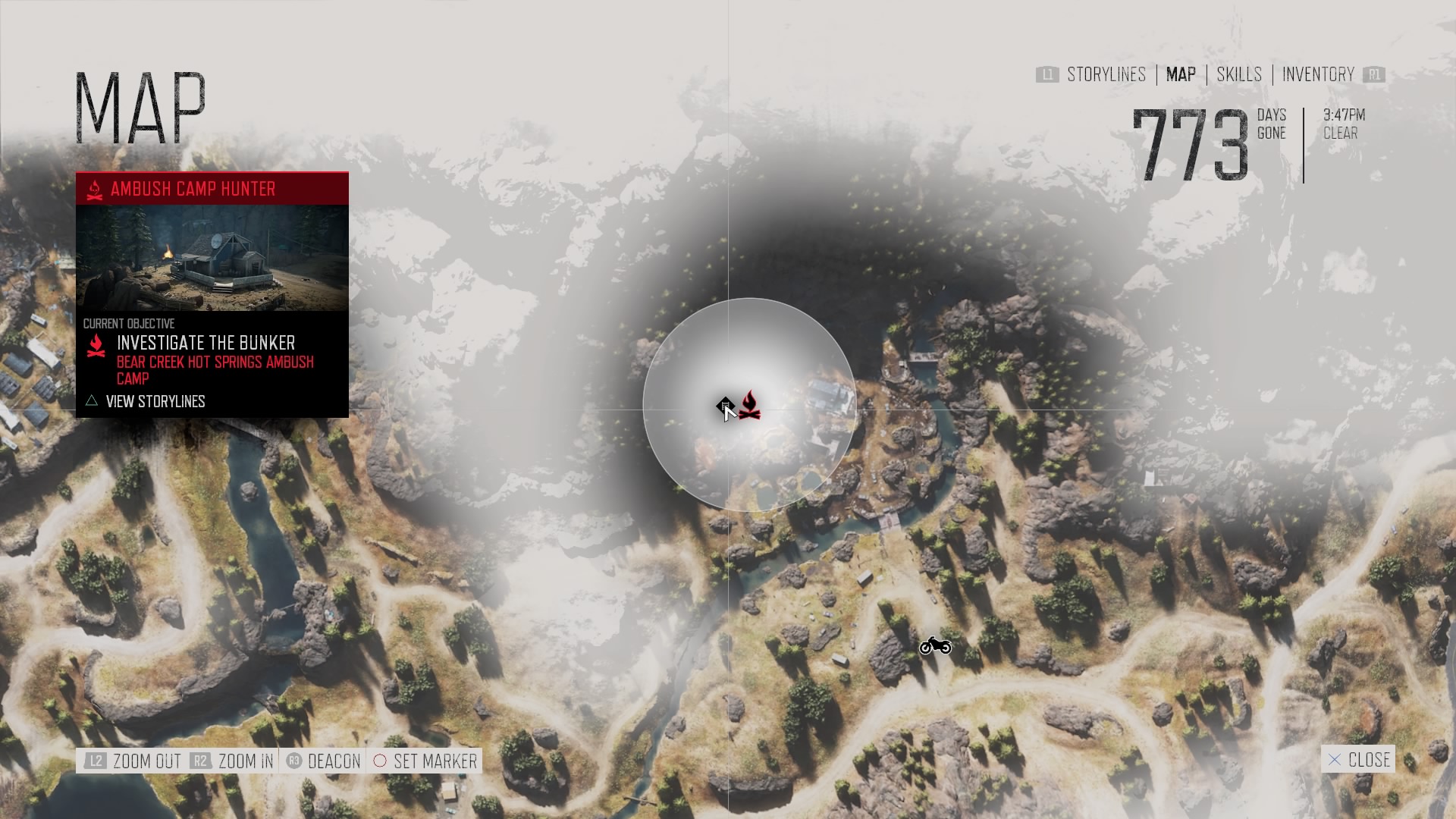The width and height of the screenshot is (1456, 819).
Task: Go to the Inventory tab
Action: (1318, 74)
